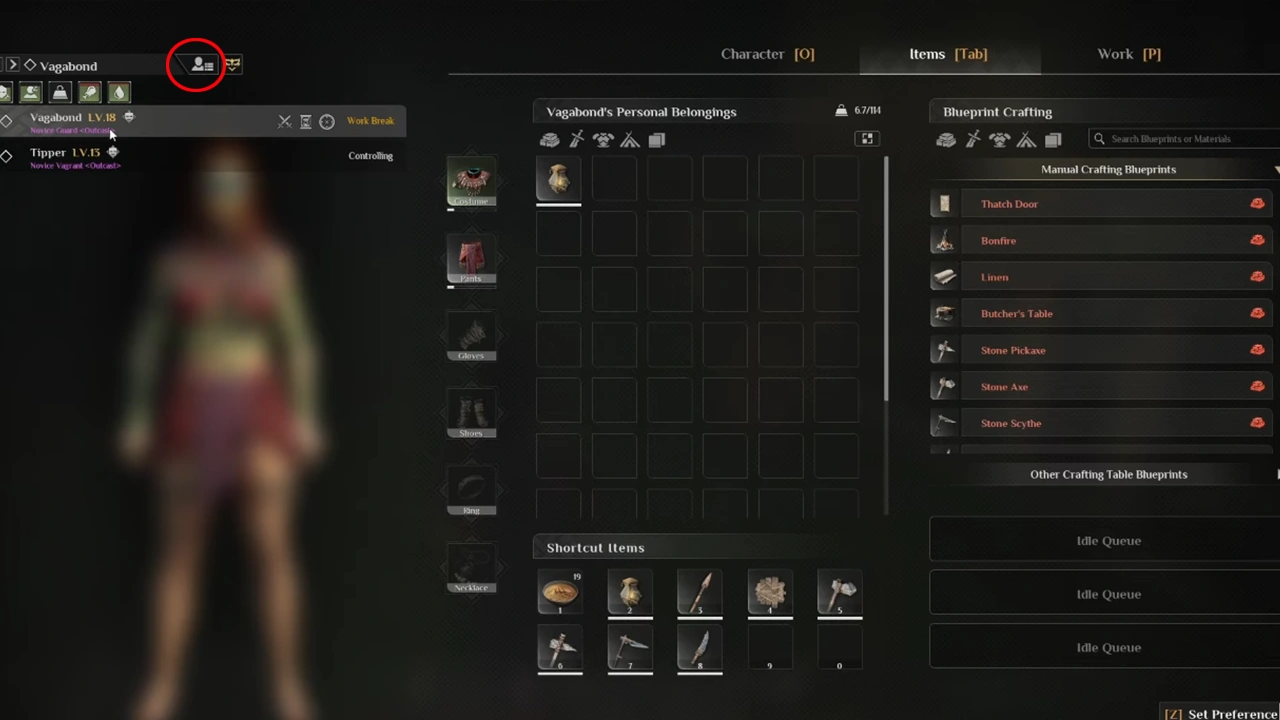Select the Stone Axe blueprint
The image size is (1280, 720).
[1004, 387]
